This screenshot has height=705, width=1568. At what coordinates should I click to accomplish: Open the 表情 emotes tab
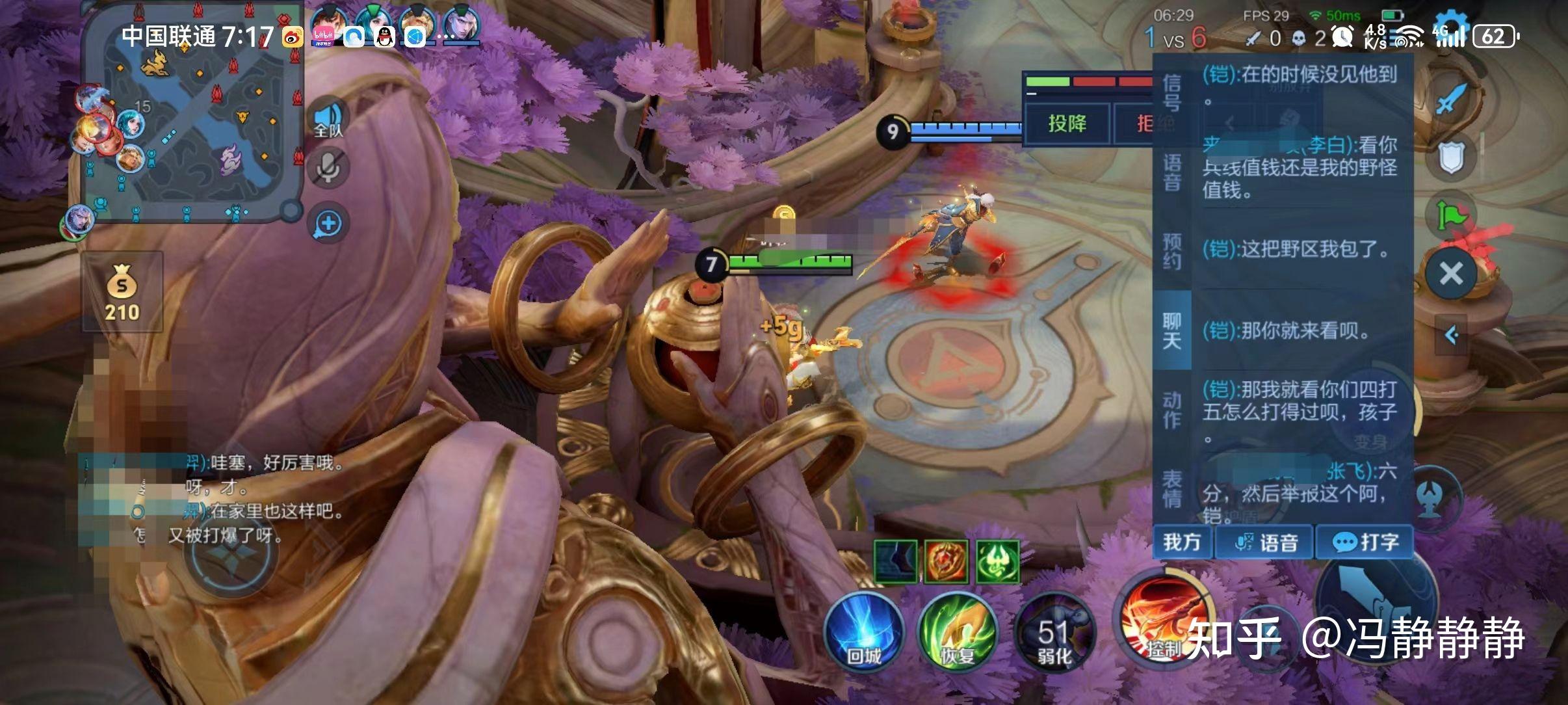[1171, 488]
